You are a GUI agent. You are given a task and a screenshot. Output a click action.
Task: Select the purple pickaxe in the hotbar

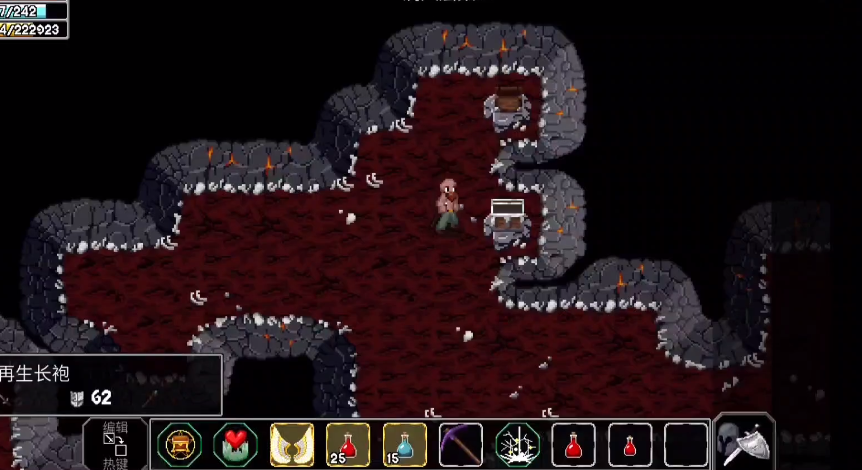(461, 445)
